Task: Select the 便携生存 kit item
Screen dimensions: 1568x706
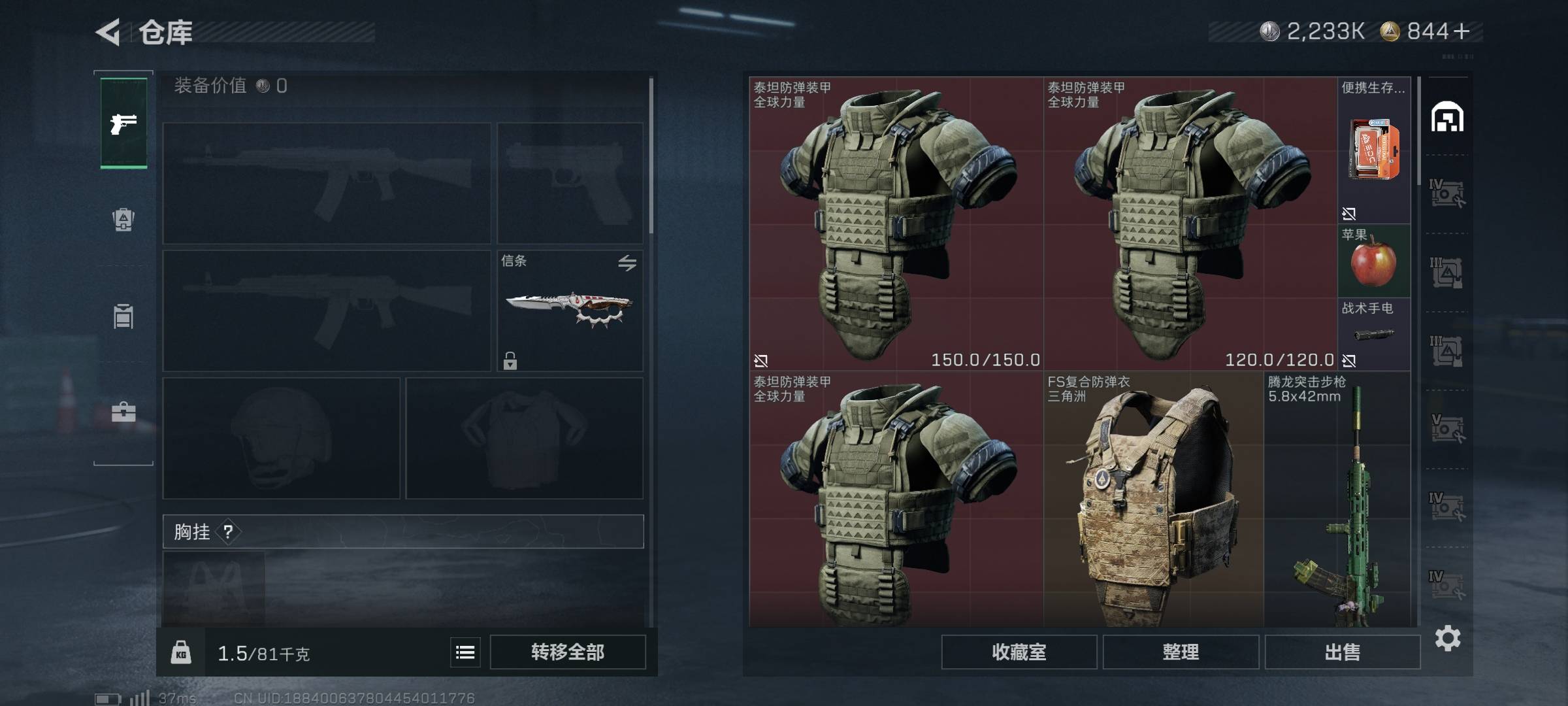Action: click(1373, 150)
